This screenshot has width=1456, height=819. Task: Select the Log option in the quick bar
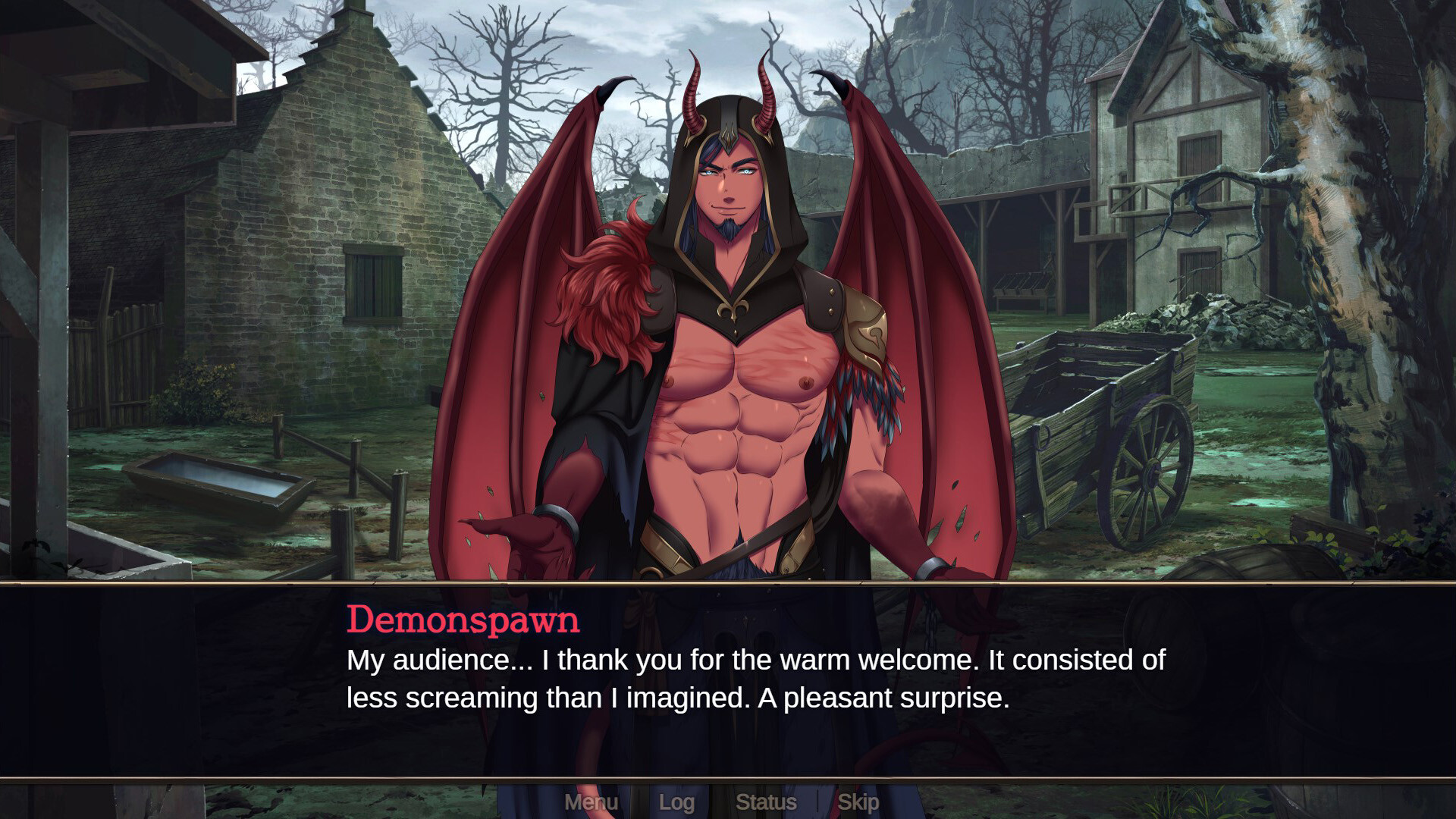pos(678,802)
